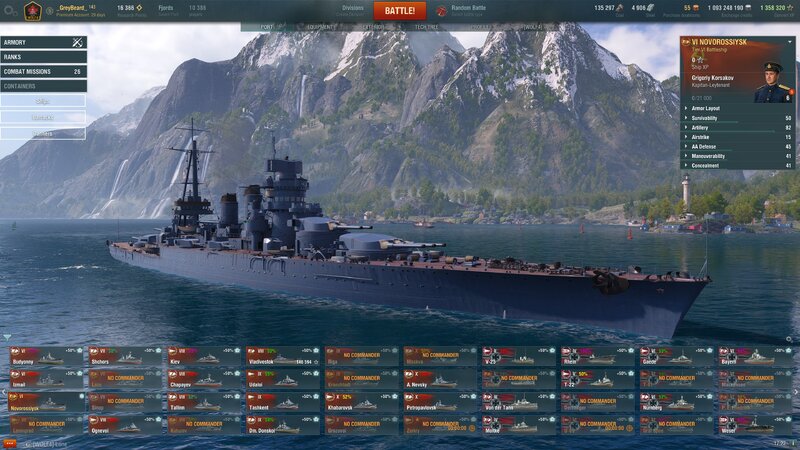Open the Ranks menu entry
800x450 pixels.
43,57
